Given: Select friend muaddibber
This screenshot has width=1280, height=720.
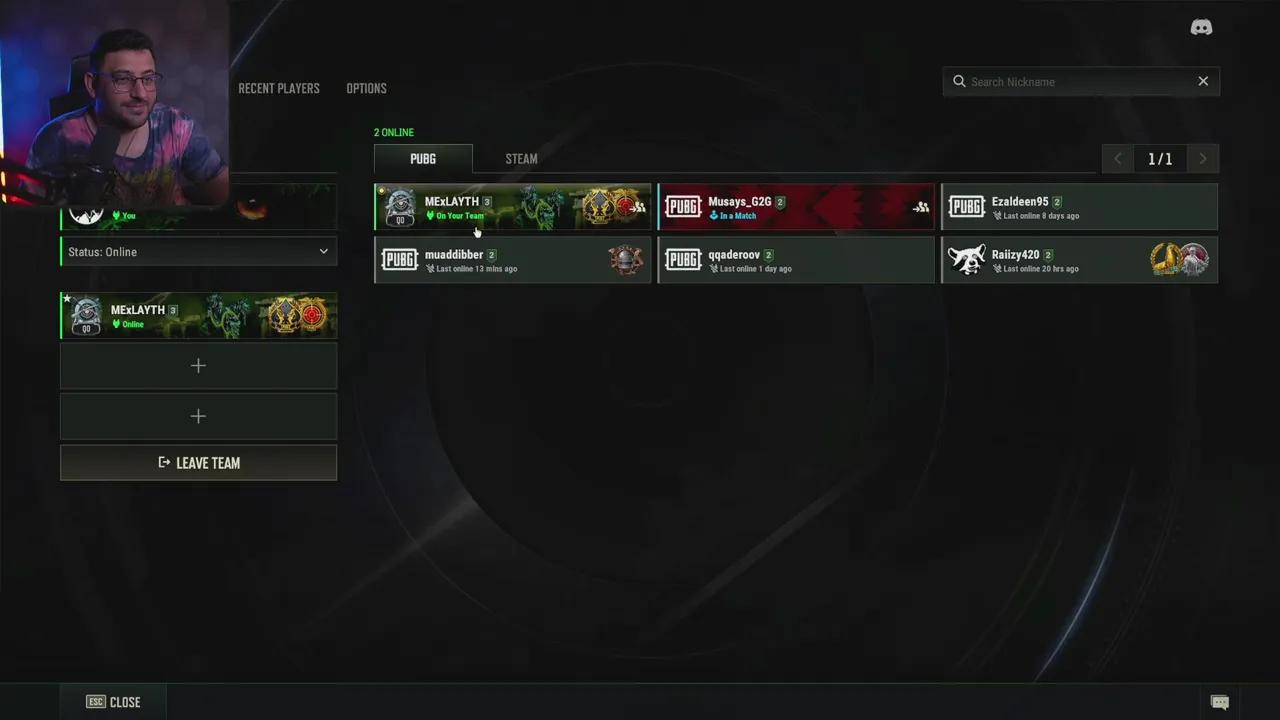Looking at the screenshot, I should 512,260.
